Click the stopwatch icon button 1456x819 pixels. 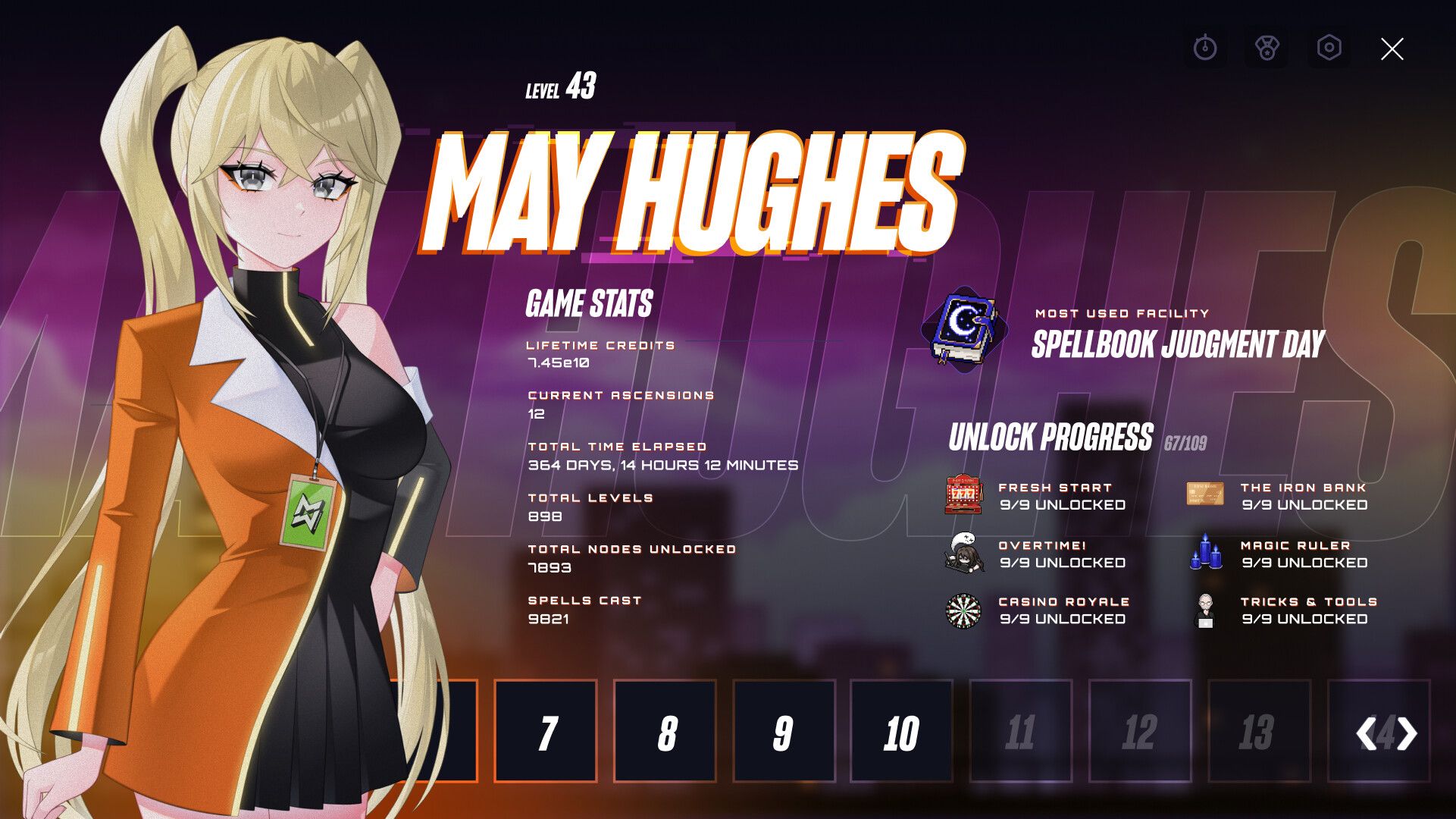[1204, 49]
